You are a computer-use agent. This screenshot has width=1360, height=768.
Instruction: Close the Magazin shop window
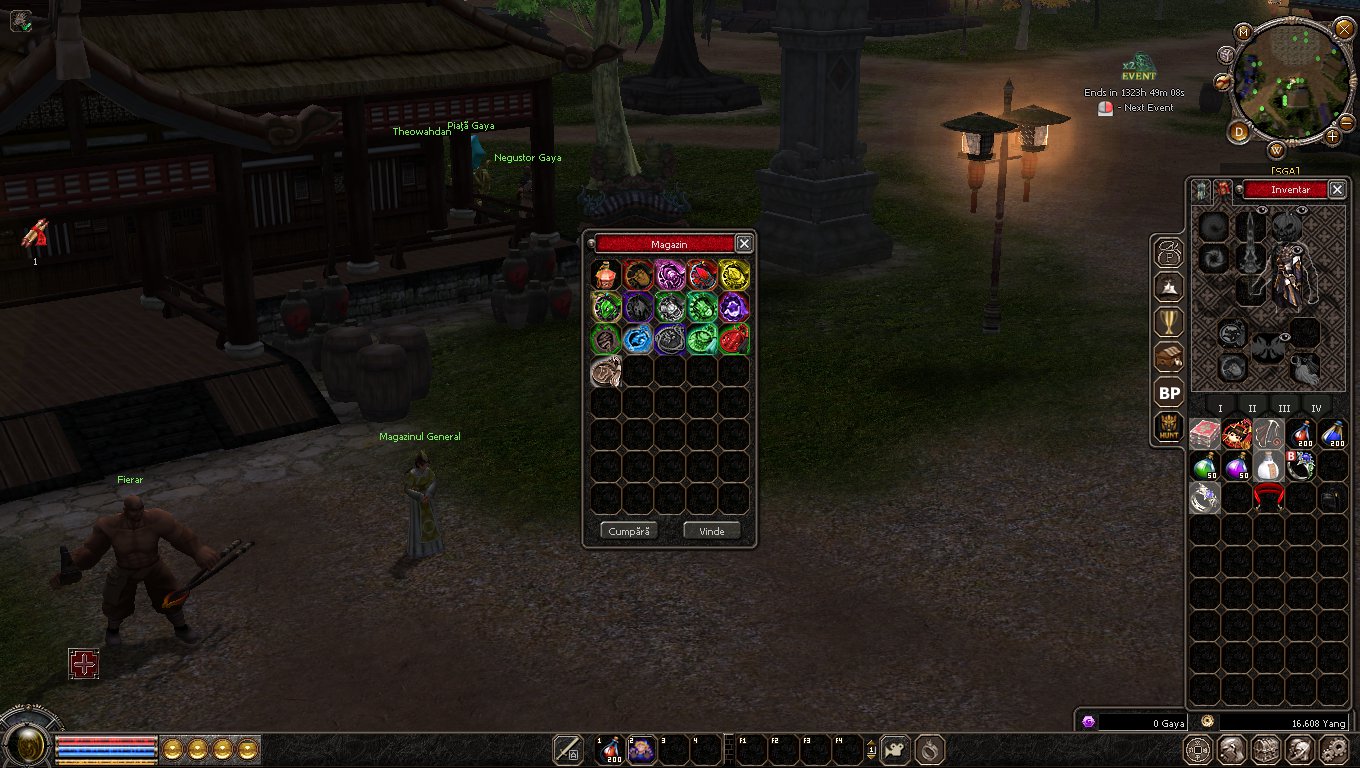click(743, 243)
